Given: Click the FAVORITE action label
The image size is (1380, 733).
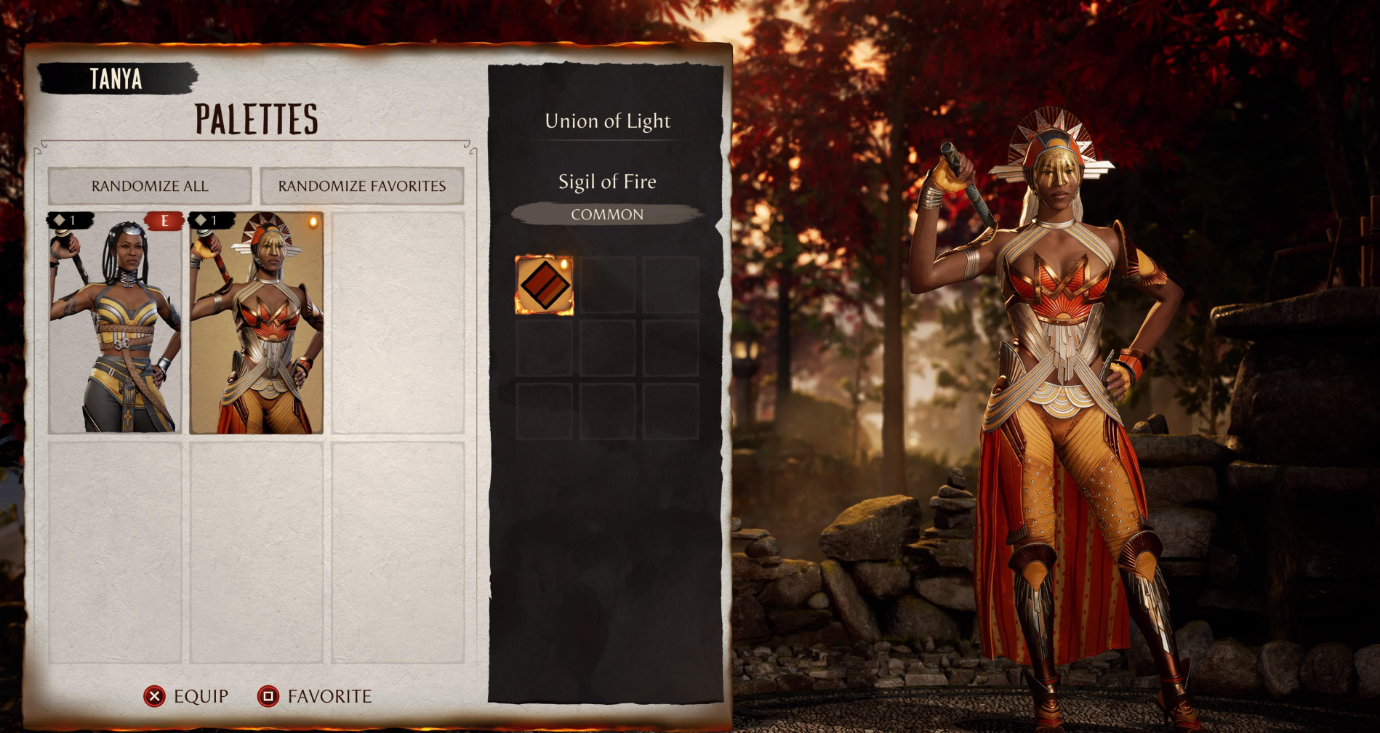Looking at the screenshot, I should click(x=329, y=696).
